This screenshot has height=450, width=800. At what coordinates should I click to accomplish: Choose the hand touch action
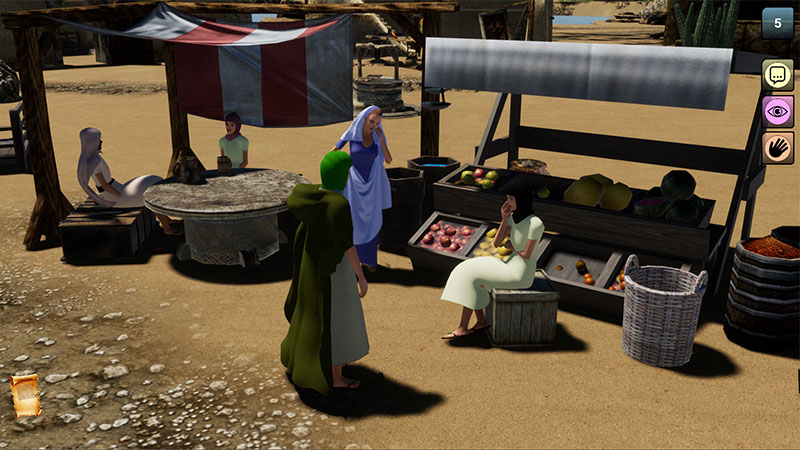click(x=777, y=147)
